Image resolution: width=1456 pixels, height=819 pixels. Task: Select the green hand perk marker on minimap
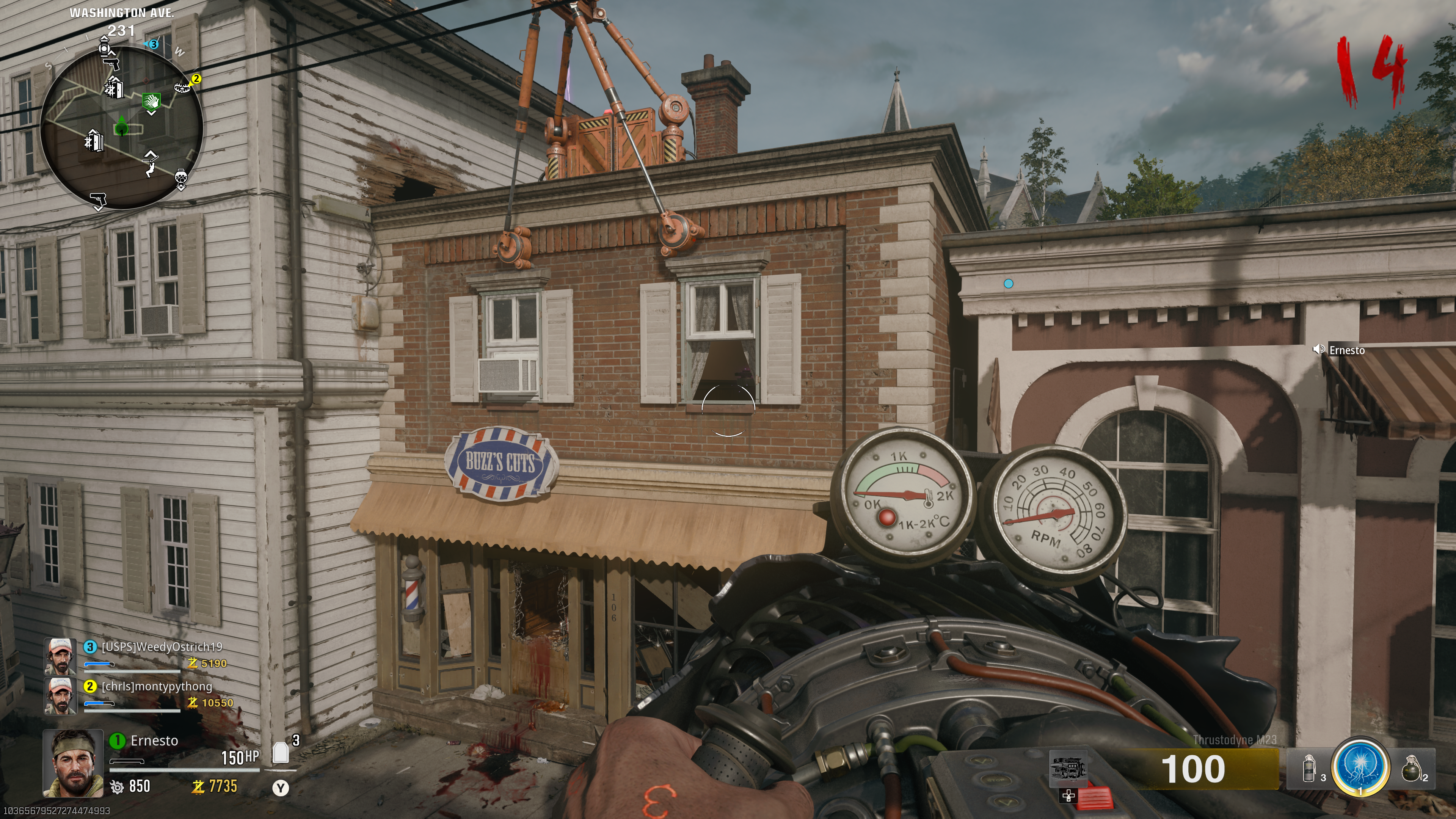(x=152, y=102)
